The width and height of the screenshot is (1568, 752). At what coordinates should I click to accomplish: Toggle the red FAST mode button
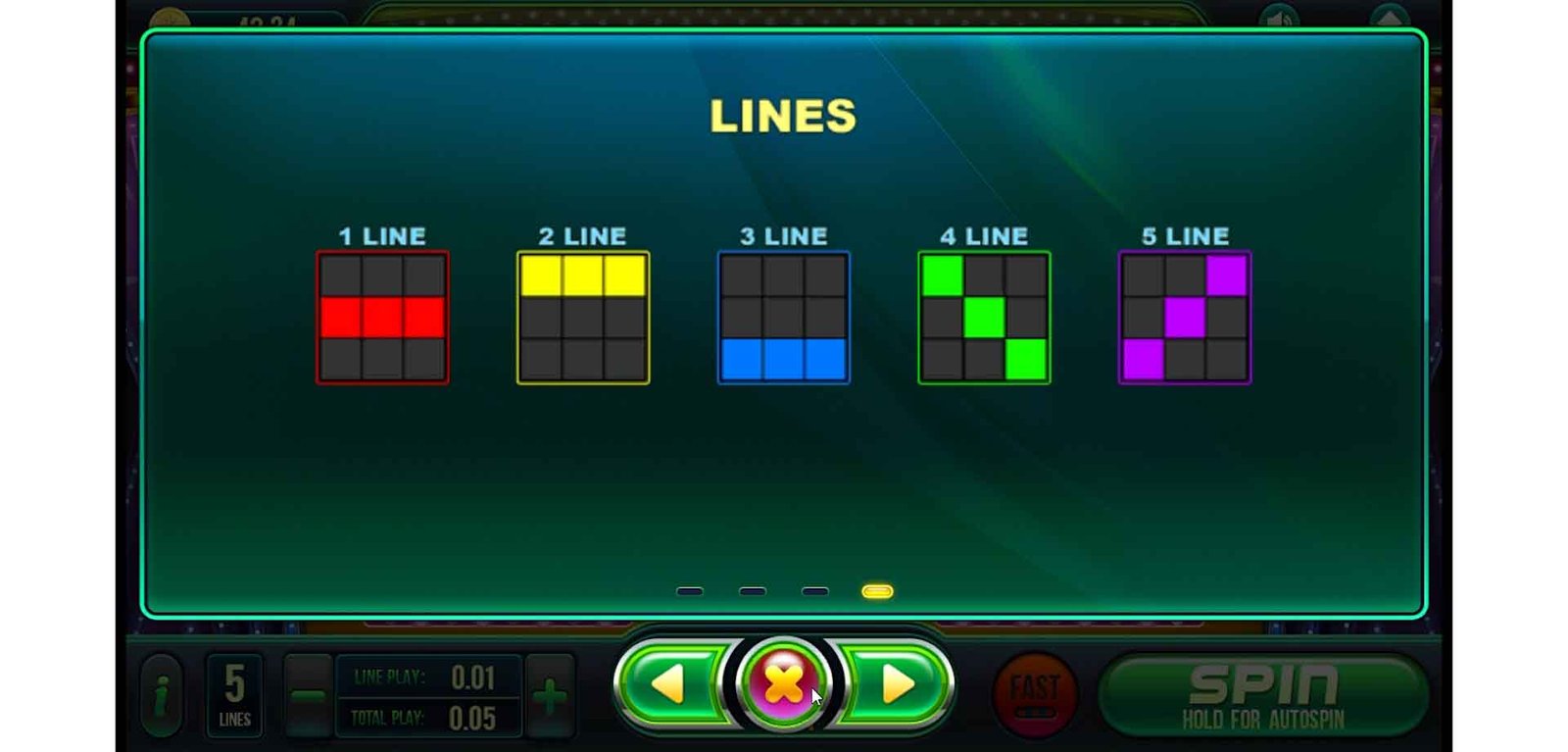pyautogui.click(x=1035, y=693)
